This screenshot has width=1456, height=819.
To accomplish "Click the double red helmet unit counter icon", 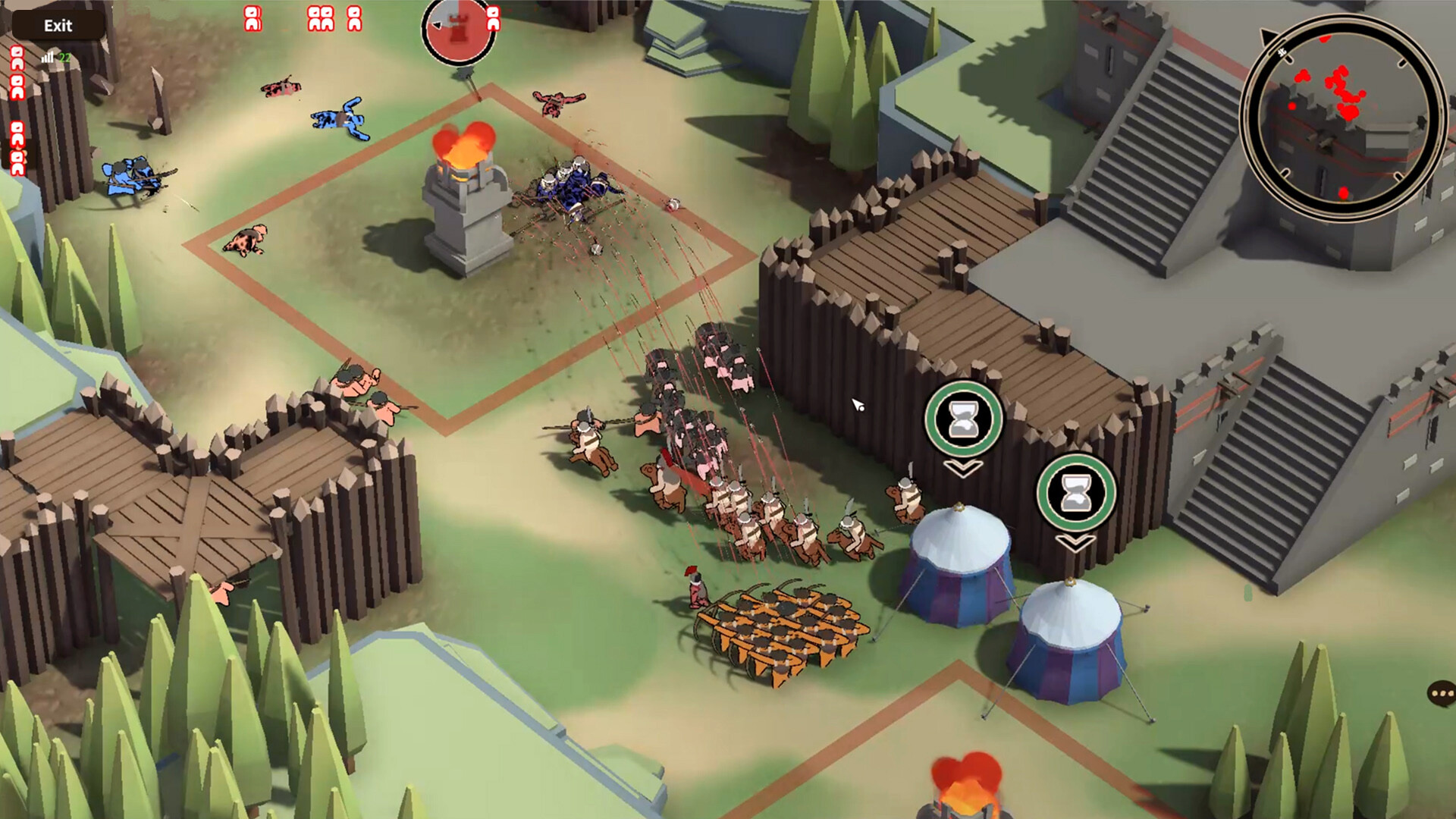I will click(x=319, y=17).
